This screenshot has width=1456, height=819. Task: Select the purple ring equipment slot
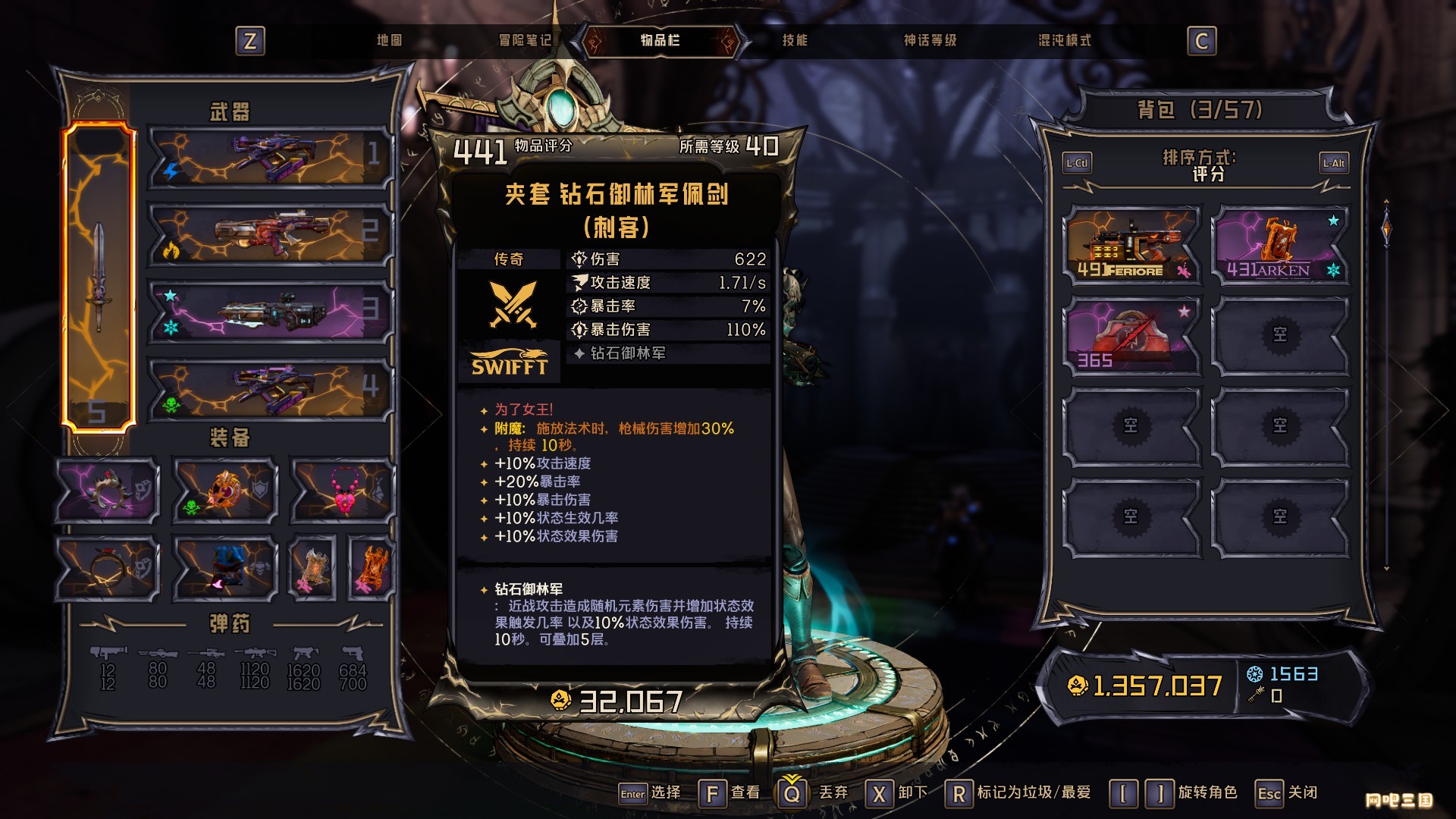click(x=108, y=491)
